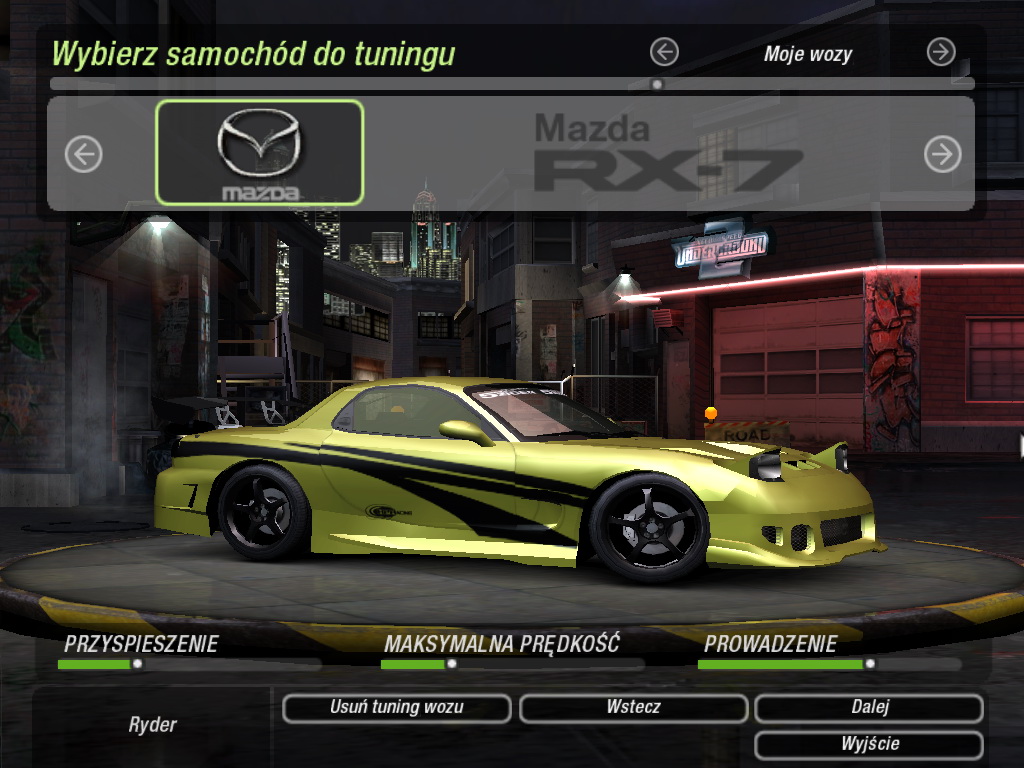Go back with the Wstecz button
This screenshot has height=768, width=1024.
(633, 708)
